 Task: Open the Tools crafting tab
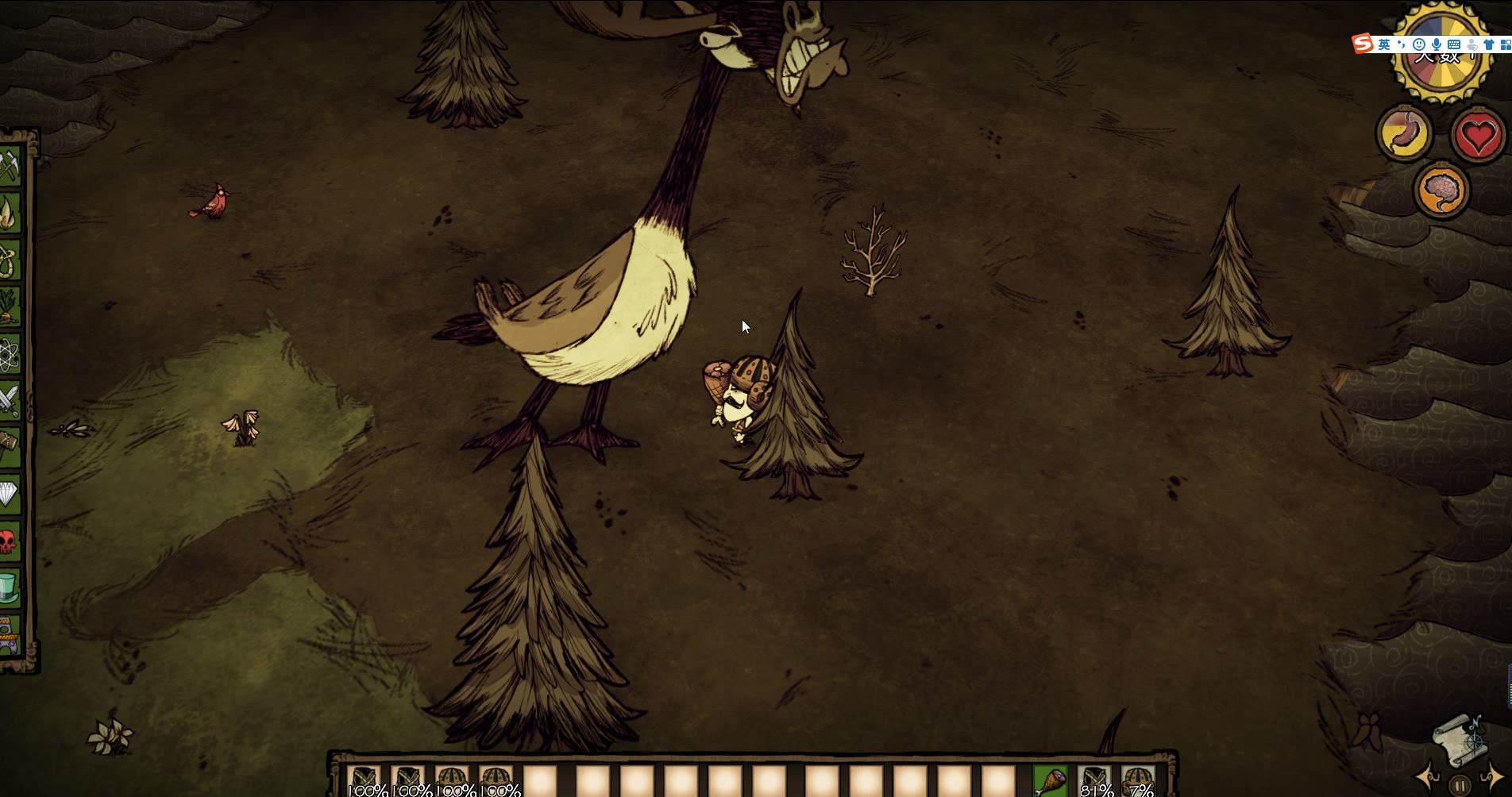[x=10, y=167]
